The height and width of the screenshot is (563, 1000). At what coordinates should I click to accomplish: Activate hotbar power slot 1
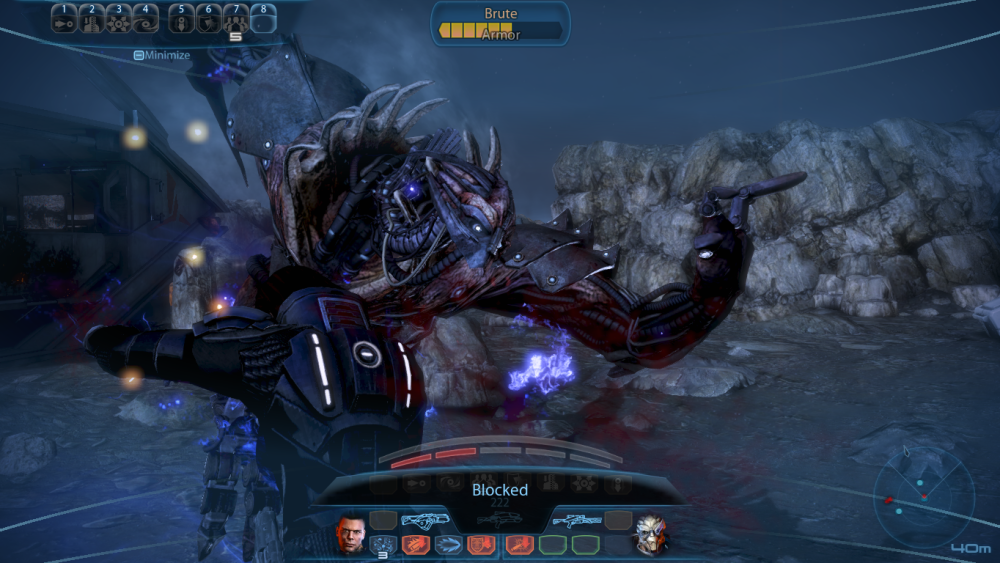[x=64, y=19]
